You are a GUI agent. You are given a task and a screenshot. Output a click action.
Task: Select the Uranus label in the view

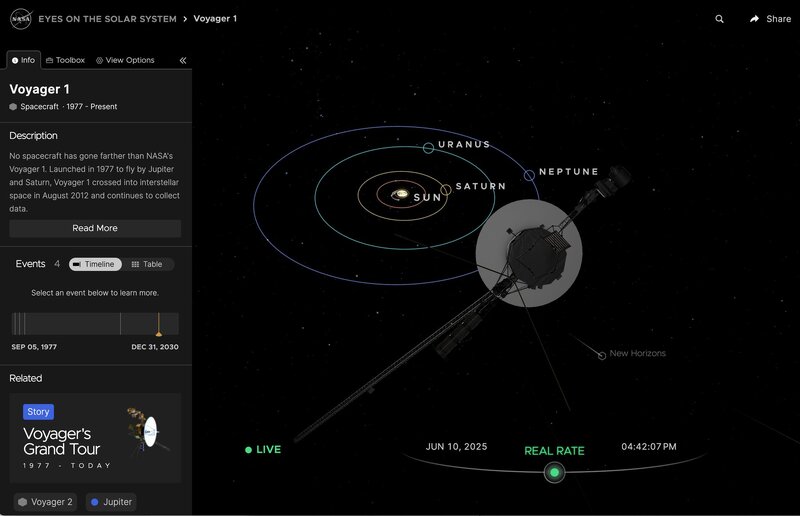(x=463, y=145)
